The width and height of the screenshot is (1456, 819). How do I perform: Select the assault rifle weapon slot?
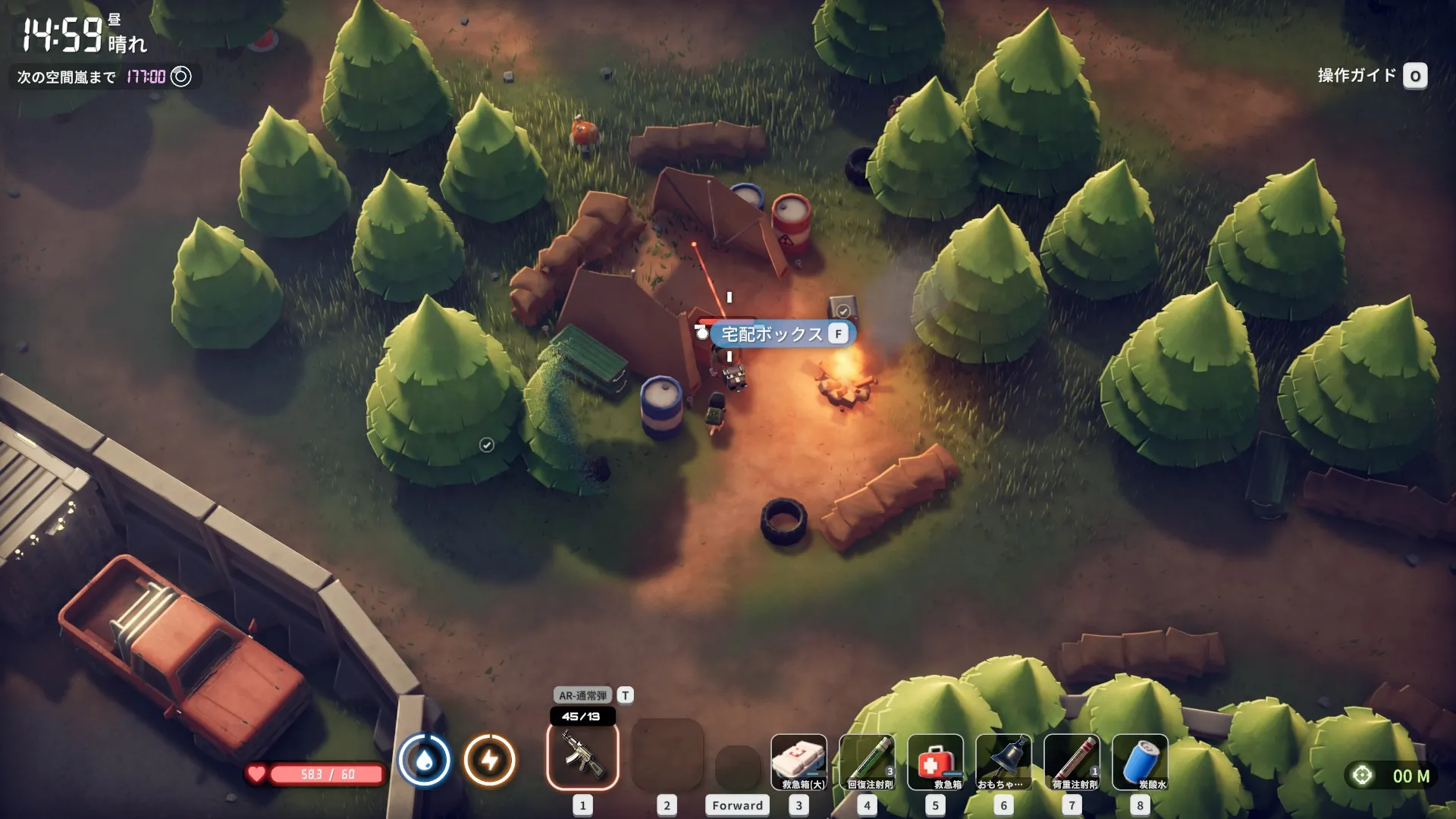pyautogui.click(x=582, y=755)
